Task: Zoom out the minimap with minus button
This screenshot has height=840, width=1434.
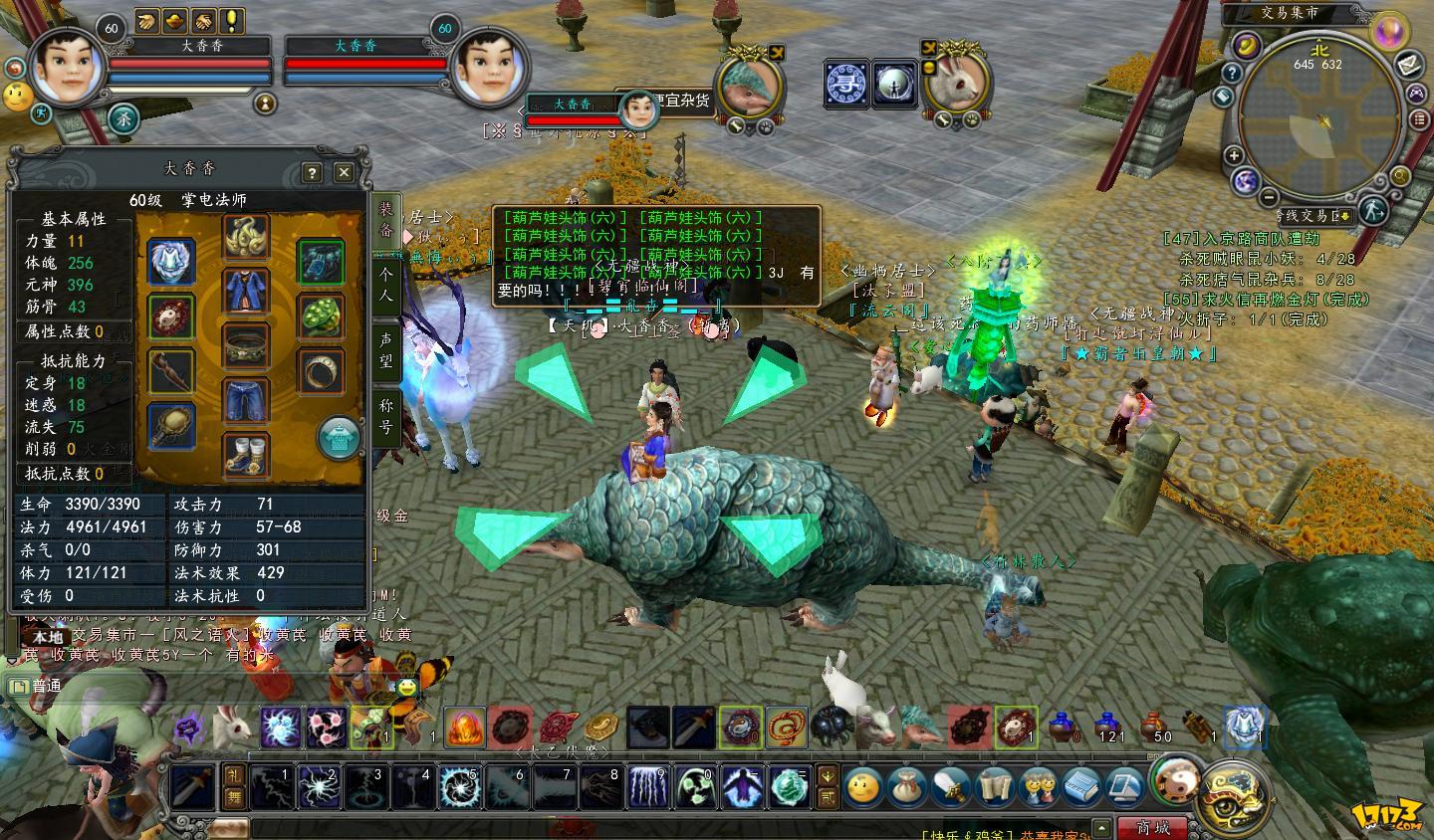Action: coord(1270,197)
